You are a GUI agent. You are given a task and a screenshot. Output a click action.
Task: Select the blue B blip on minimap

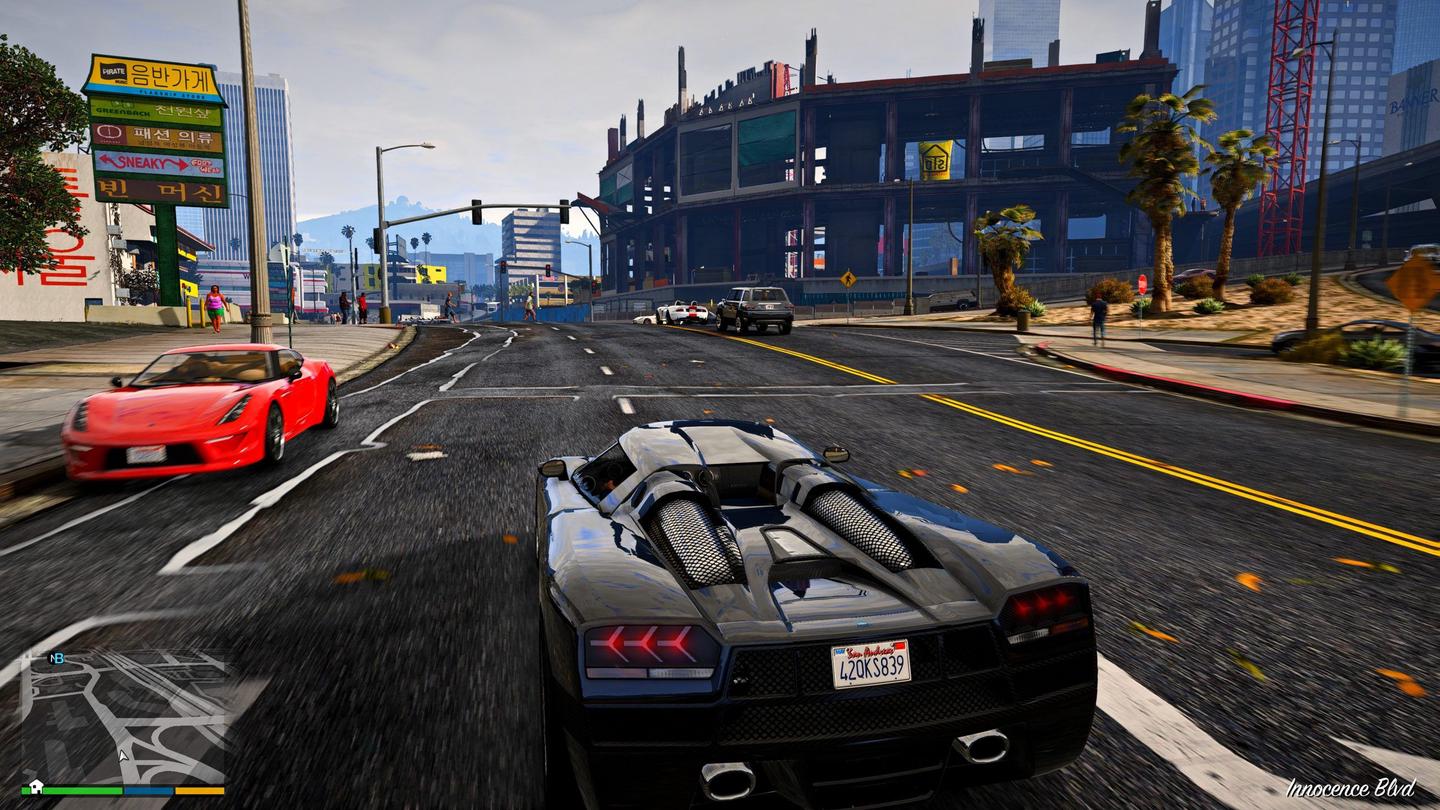(60, 658)
